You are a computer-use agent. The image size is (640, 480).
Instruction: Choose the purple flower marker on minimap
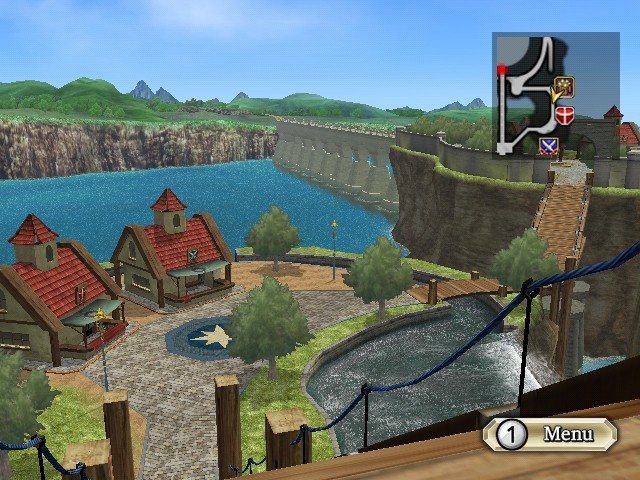pyautogui.click(x=562, y=86)
